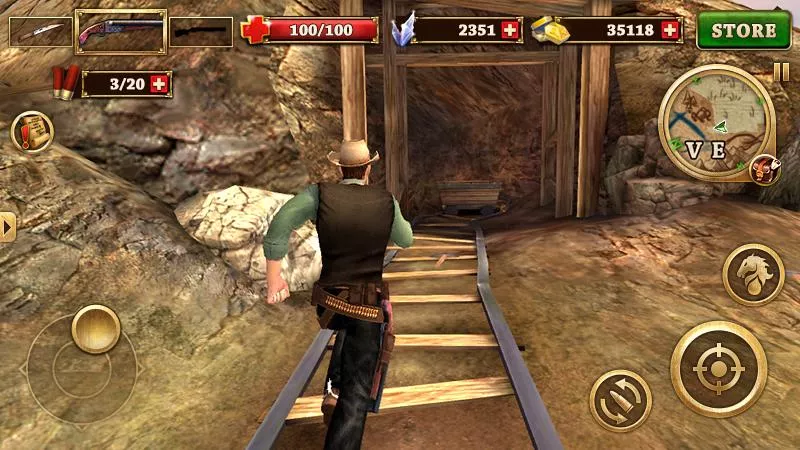Fire weapon with the crosshair button
This screenshot has height=450, width=800.
coord(719,370)
